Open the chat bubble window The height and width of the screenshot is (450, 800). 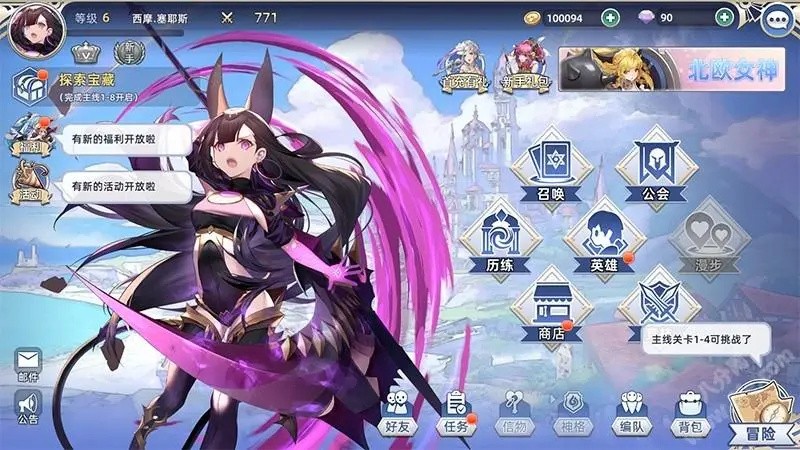pyautogui.click(x=778, y=20)
